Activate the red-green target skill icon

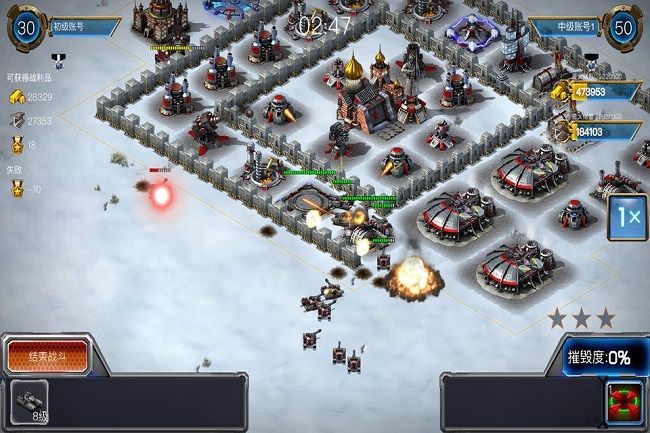pyautogui.click(x=624, y=401)
